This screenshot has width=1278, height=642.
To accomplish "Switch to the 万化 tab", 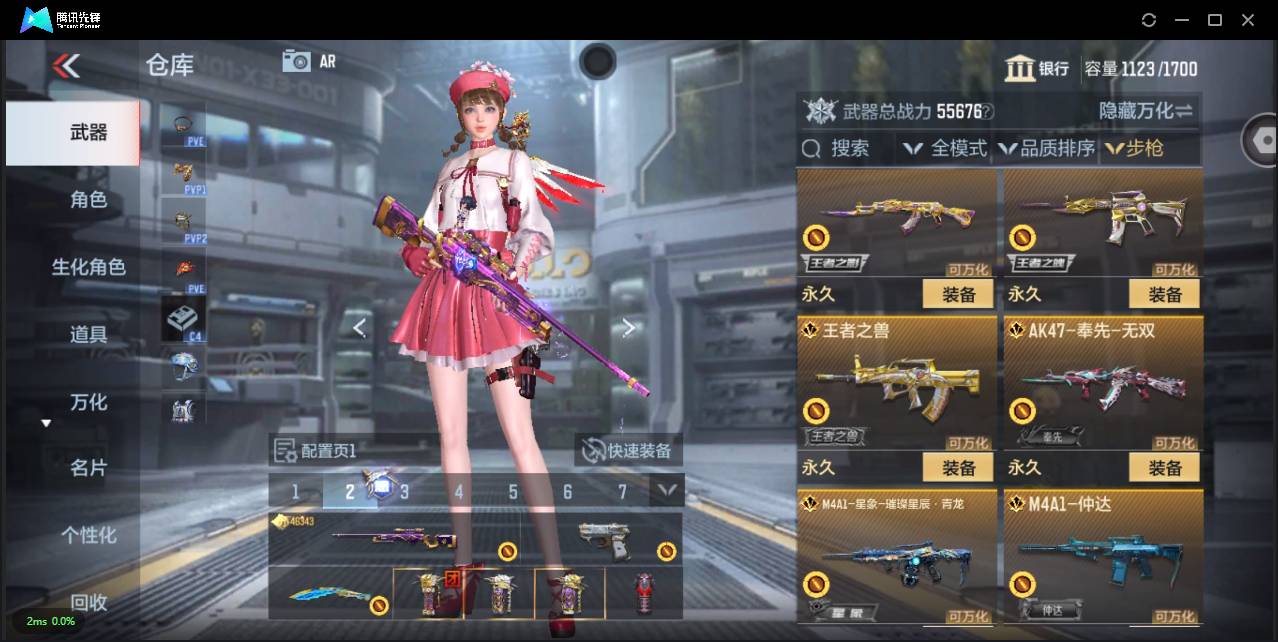I will click(88, 402).
